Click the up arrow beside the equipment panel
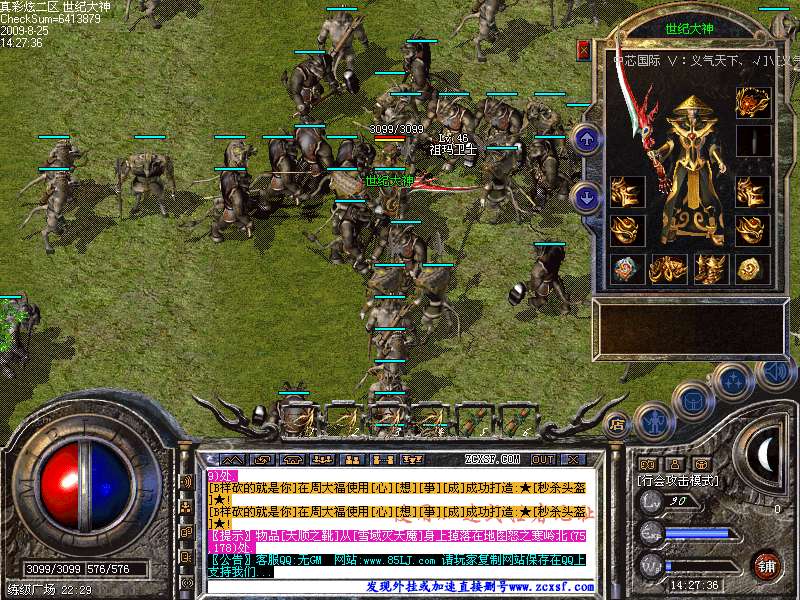Image resolution: width=800 pixels, height=600 pixels. pyautogui.click(x=588, y=138)
